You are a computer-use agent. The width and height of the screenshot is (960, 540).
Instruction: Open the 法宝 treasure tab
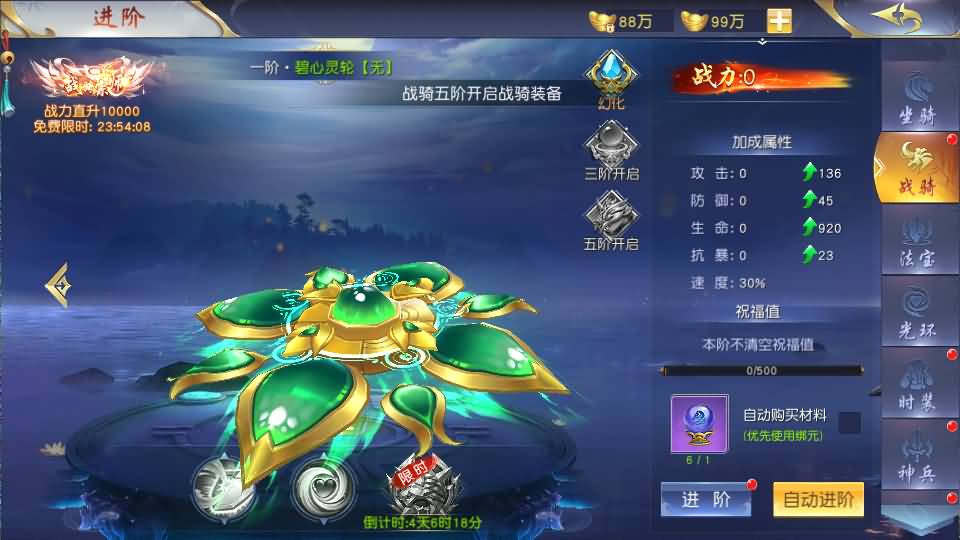(x=918, y=240)
